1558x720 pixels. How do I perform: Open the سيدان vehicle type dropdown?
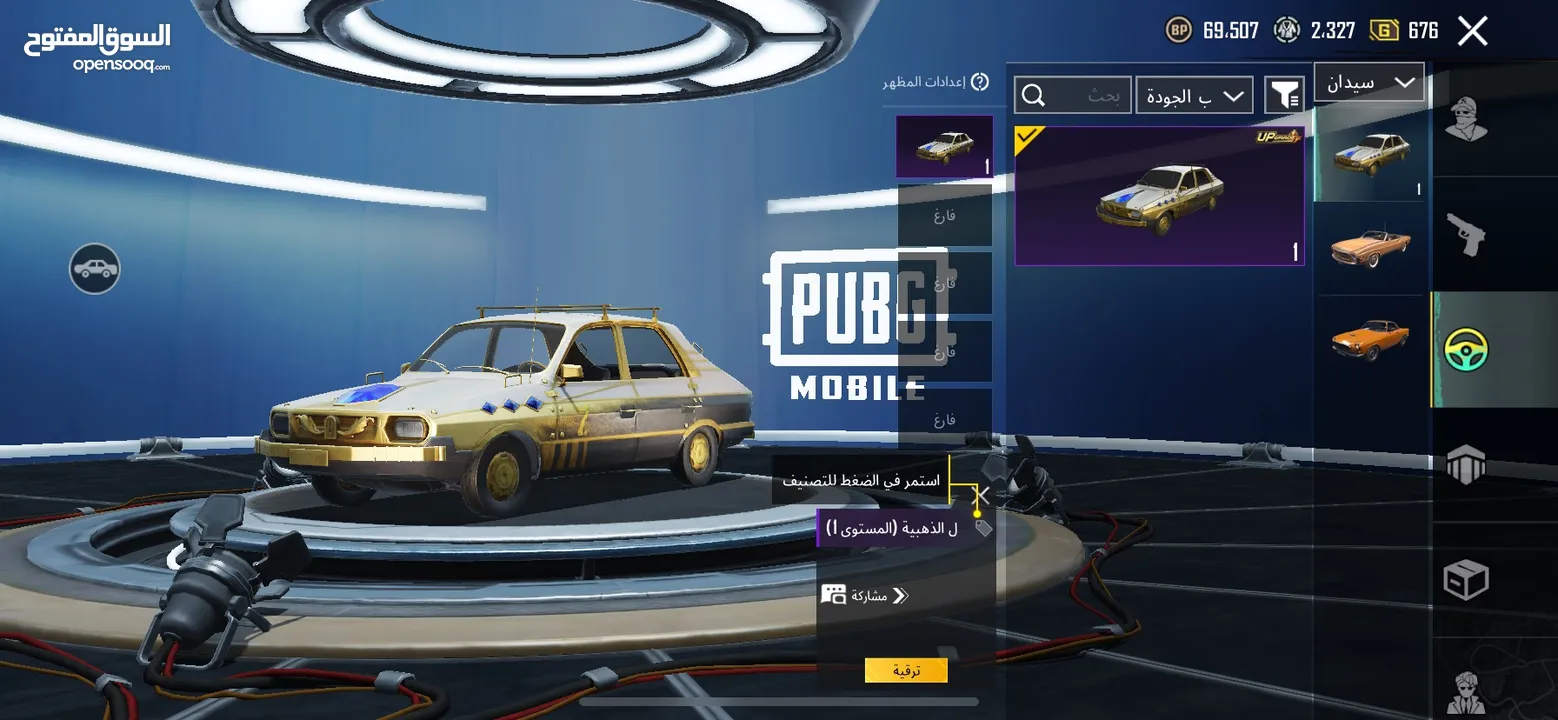pyautogui.click(x=1369, y=83)
